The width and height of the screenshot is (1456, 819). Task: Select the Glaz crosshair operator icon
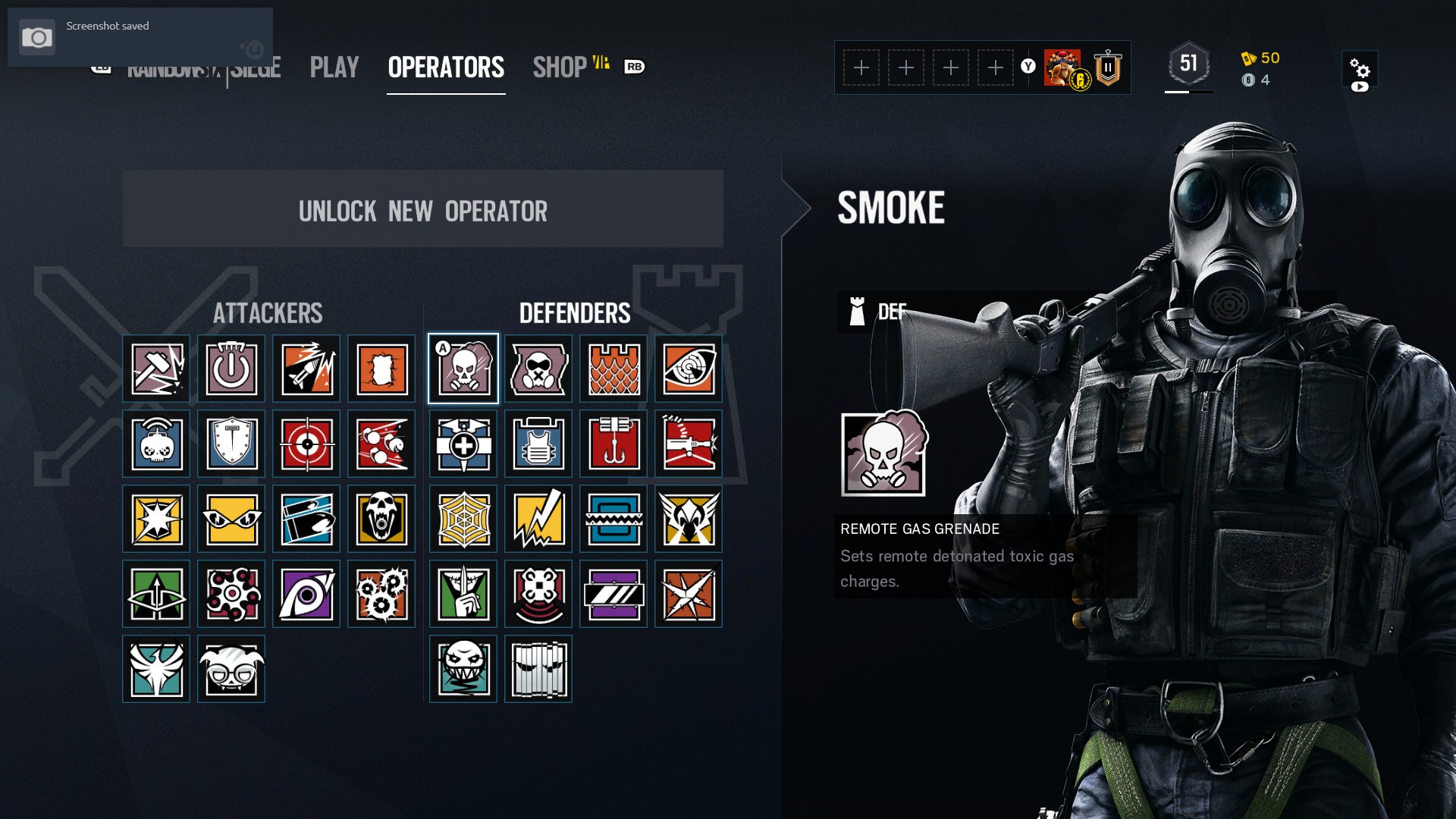pos(306,444)
